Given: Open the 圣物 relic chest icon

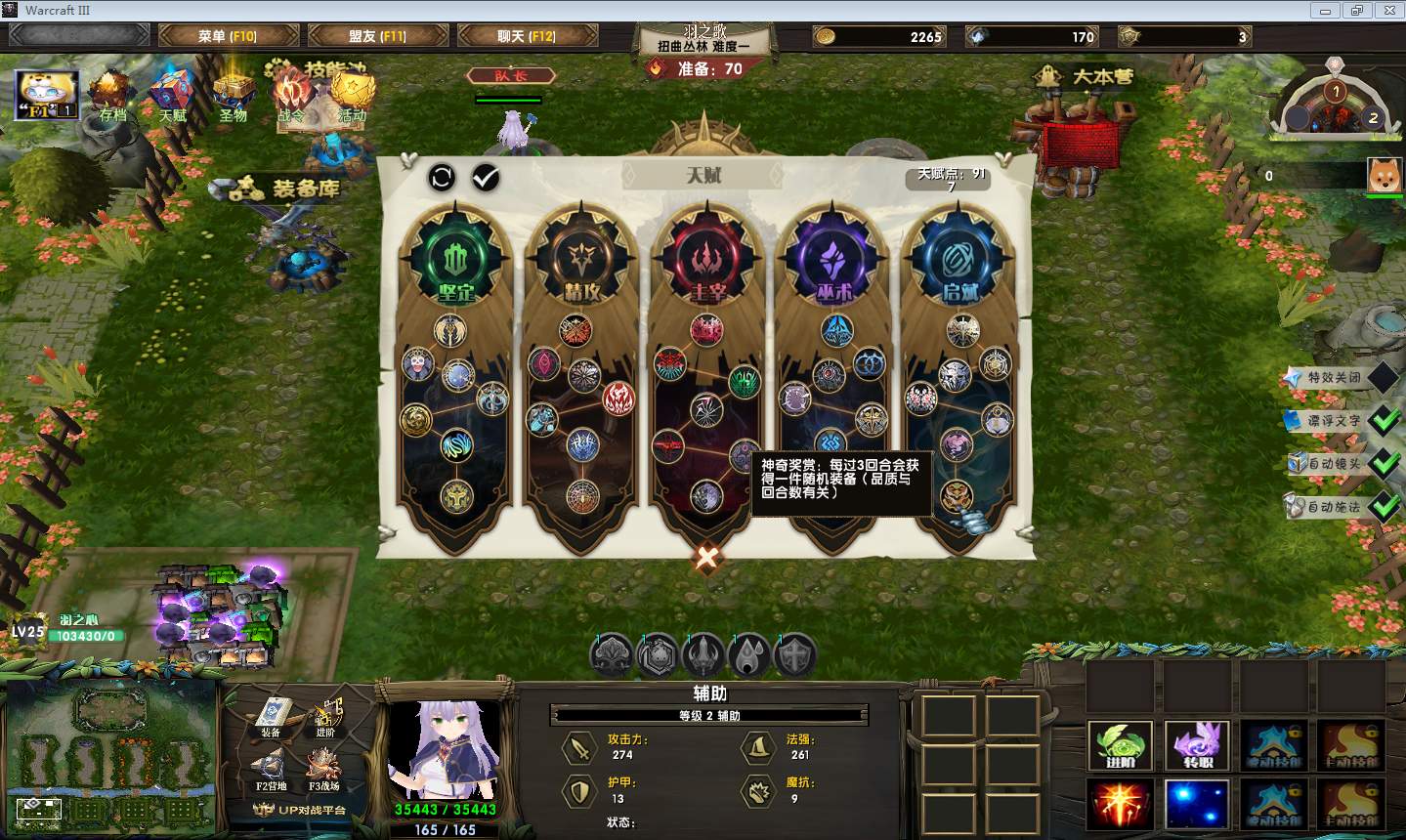Looking at the screenshot, I should point(233,96).
